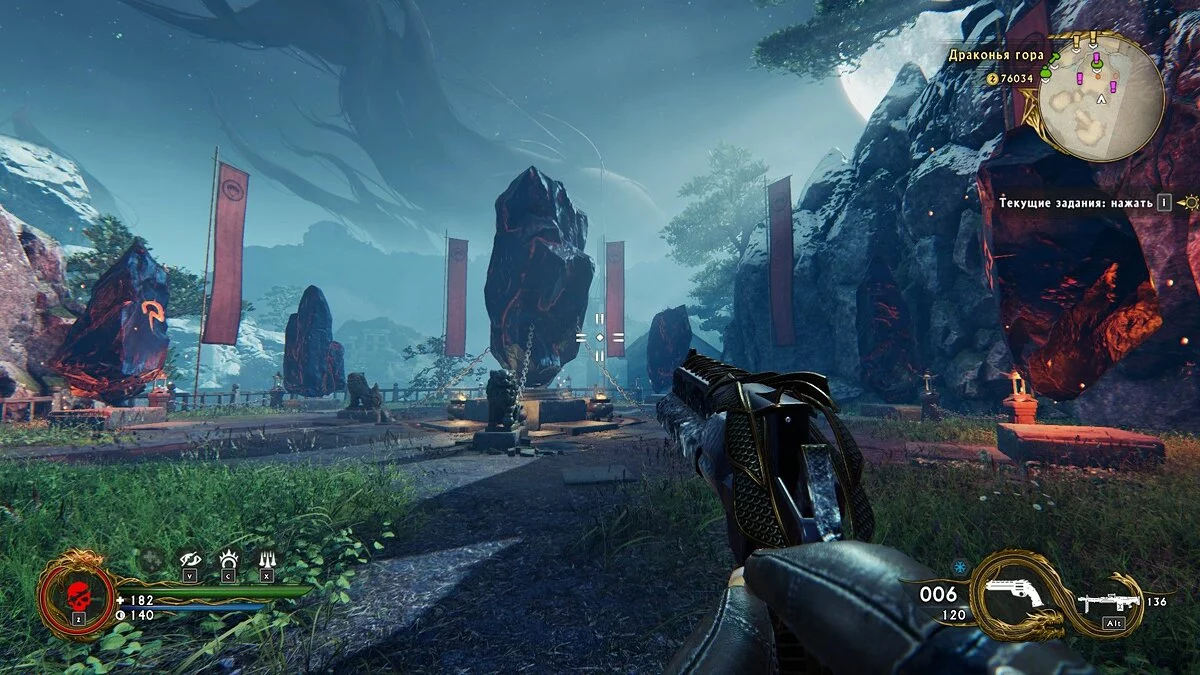
Task: Click the white player arrow on the minimap
Action: 1102,100
